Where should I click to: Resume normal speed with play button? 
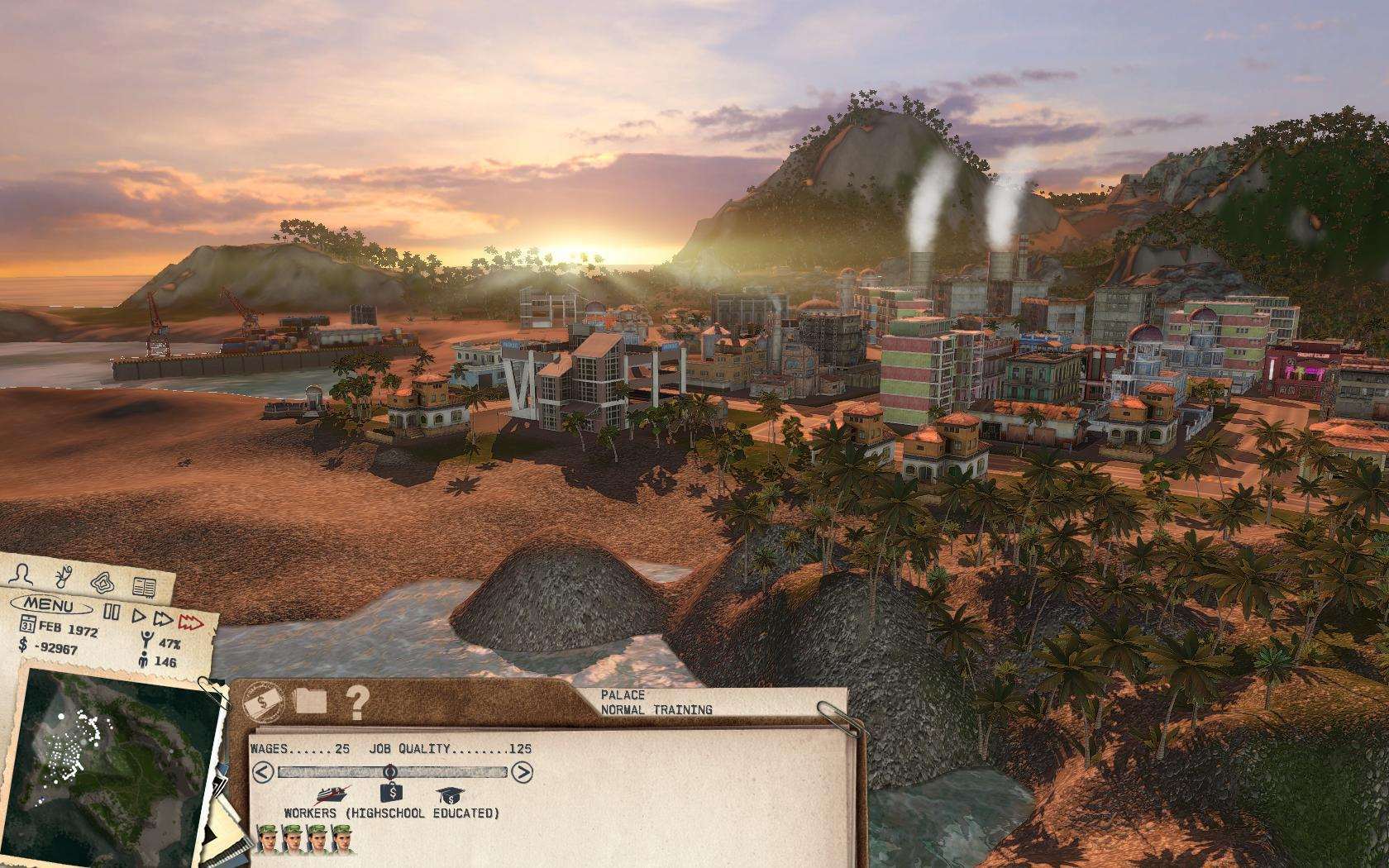[140, 616]
